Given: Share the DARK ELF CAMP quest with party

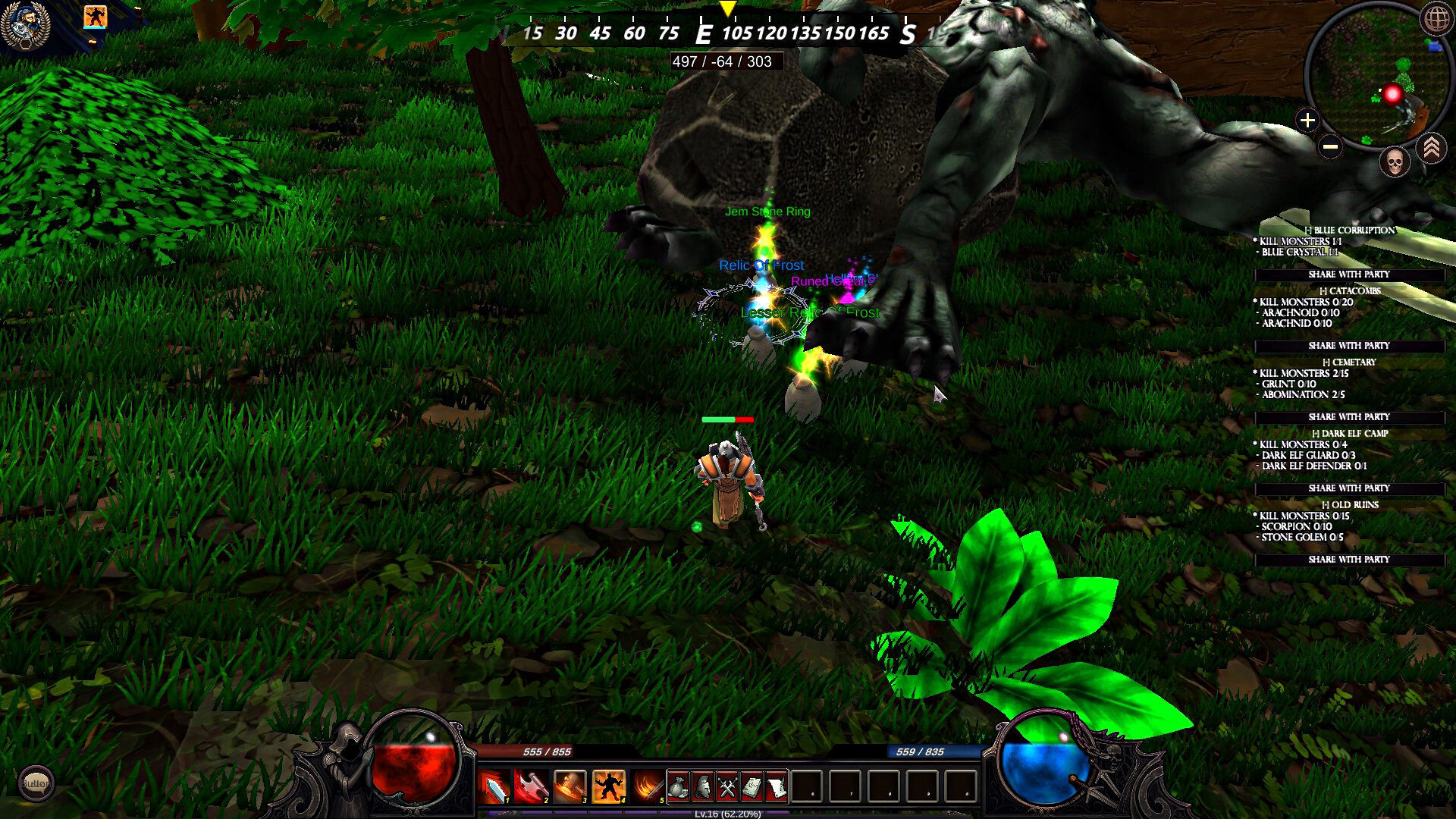Looking at the screenshot, I should coord(1349,488).
